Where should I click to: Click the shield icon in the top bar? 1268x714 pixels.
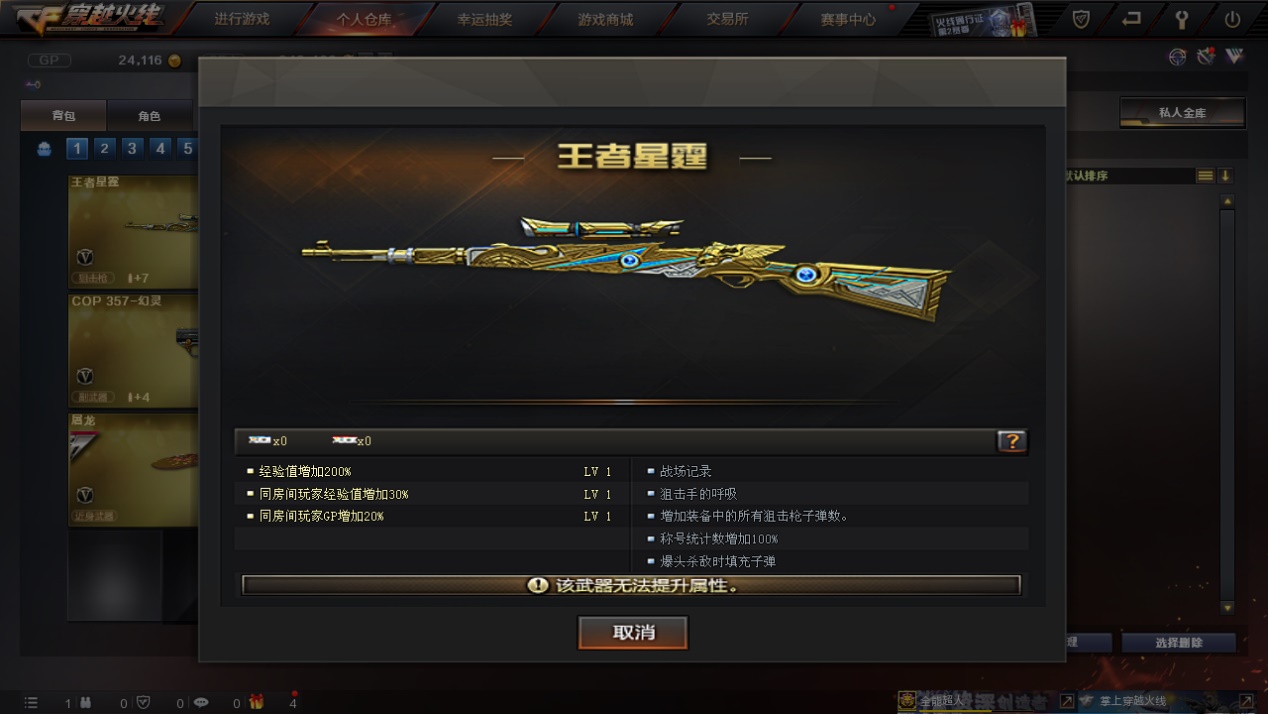pyautogui.click(x=1081, y=19)
